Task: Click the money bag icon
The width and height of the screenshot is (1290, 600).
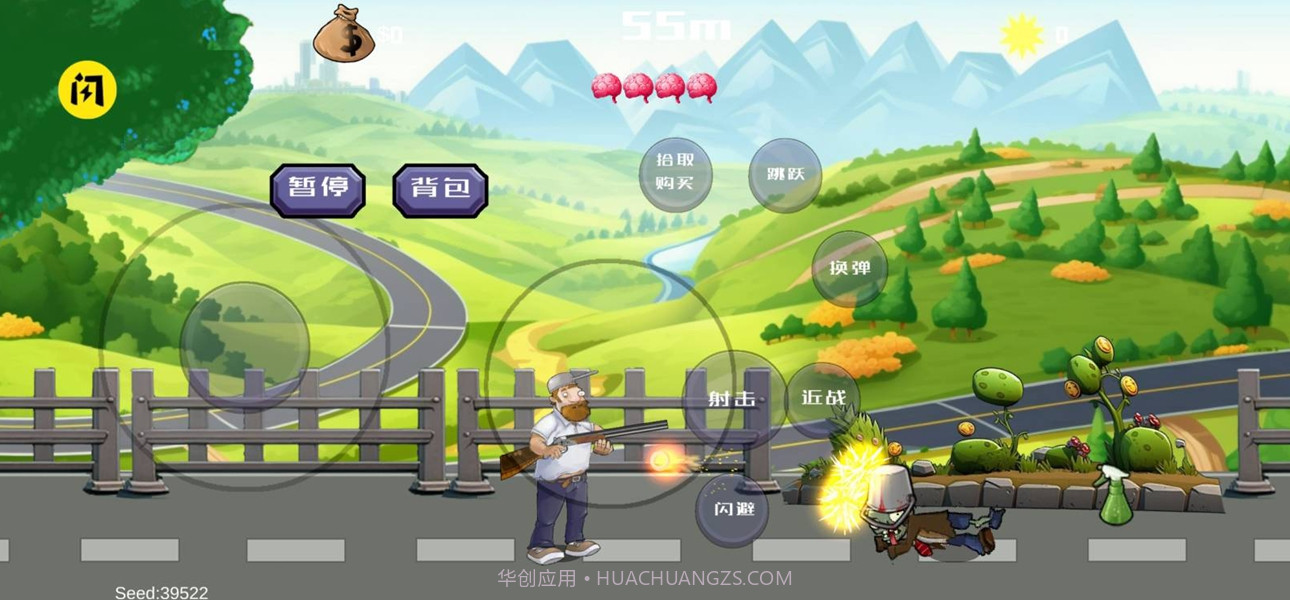Action: tap(344, 35)
